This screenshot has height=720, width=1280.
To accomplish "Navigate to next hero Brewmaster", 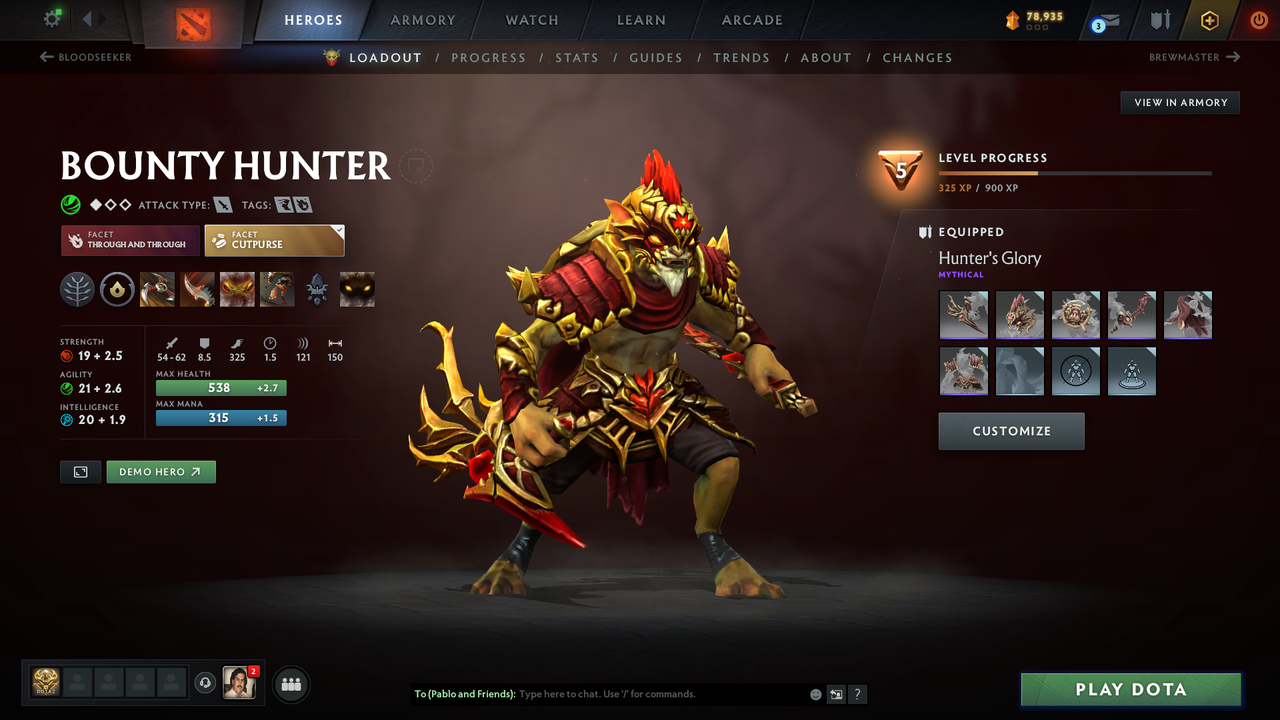I will tap(1193, 57).
